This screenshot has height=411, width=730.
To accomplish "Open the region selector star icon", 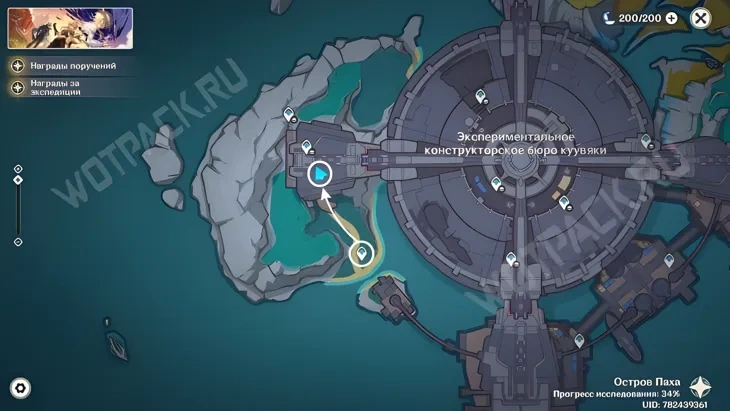I will 702,388.
